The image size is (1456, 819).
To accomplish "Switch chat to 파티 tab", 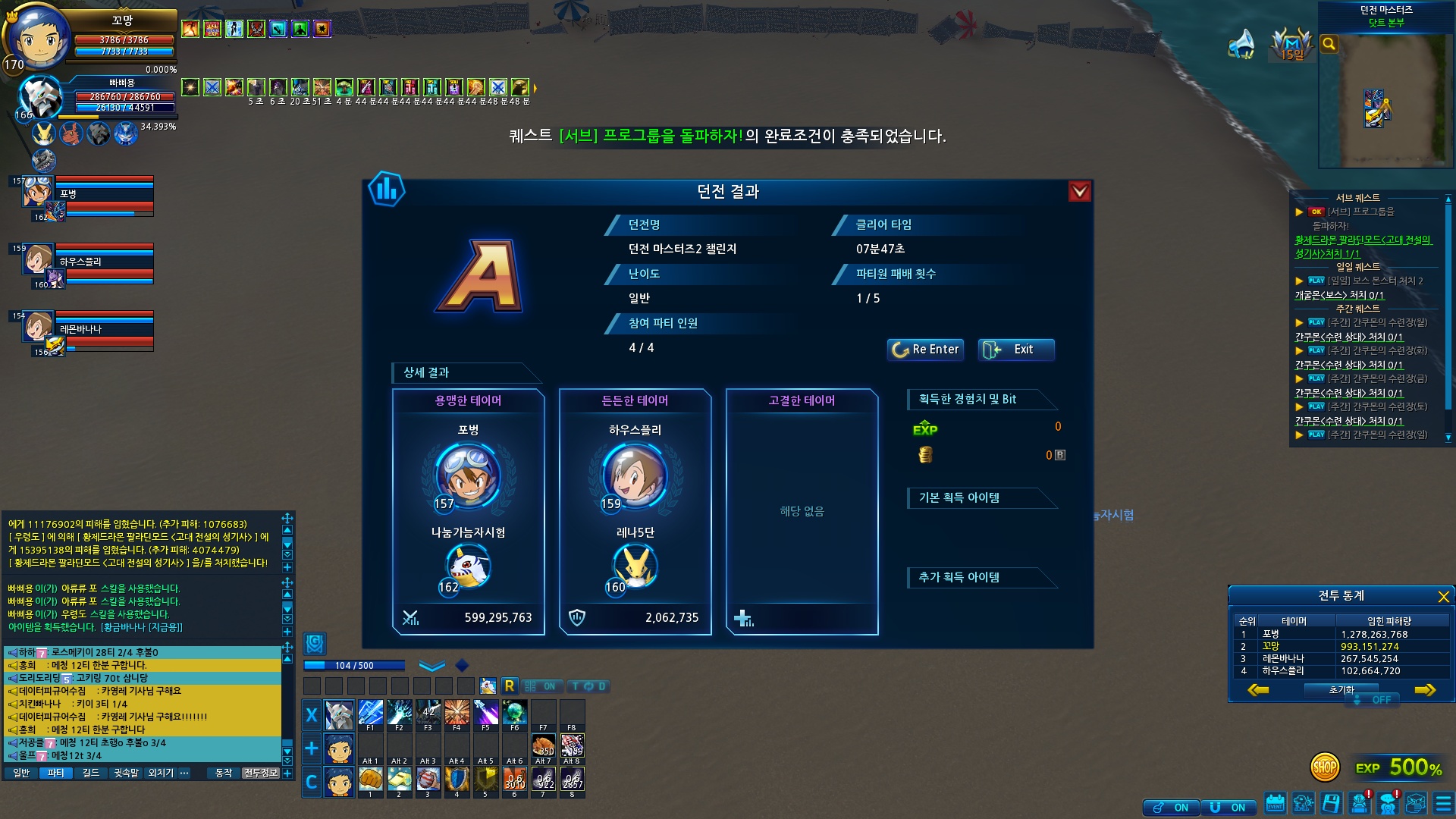I will coord(55,773).
